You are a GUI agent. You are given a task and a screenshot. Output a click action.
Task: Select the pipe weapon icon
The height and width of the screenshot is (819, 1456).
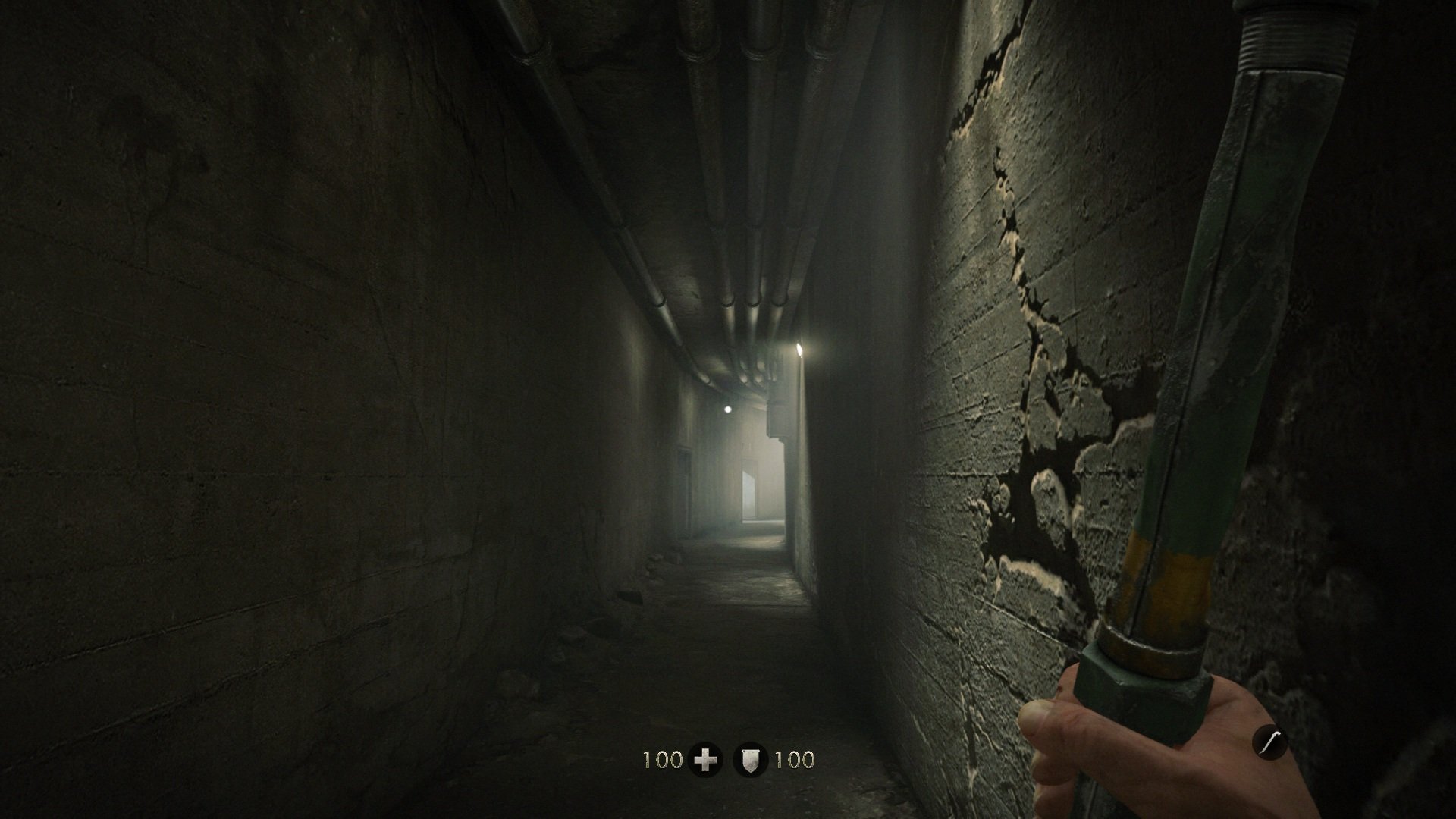point(1269,742)
